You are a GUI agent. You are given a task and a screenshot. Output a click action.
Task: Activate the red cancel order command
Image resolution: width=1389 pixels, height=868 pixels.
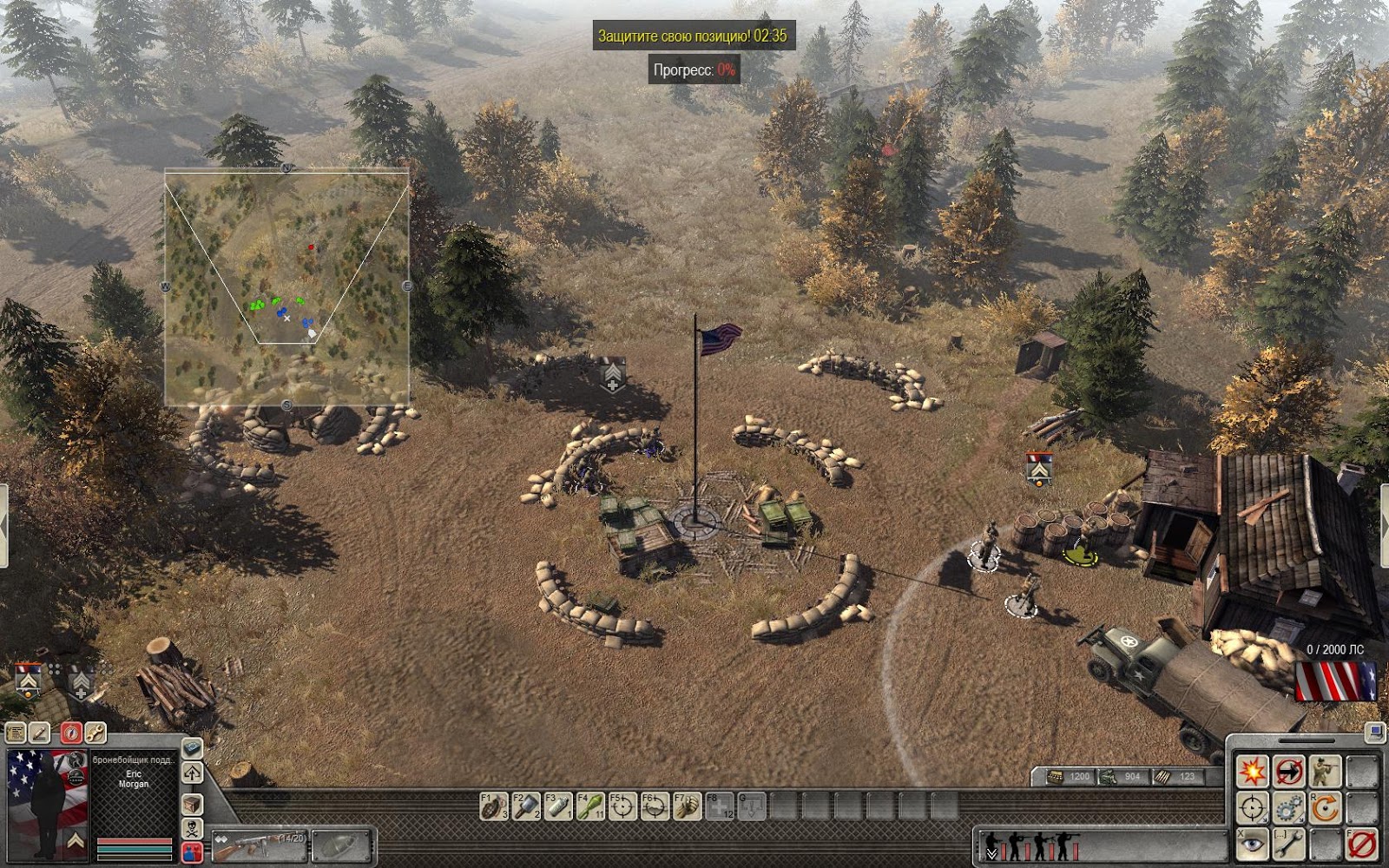pos(1362,844)
